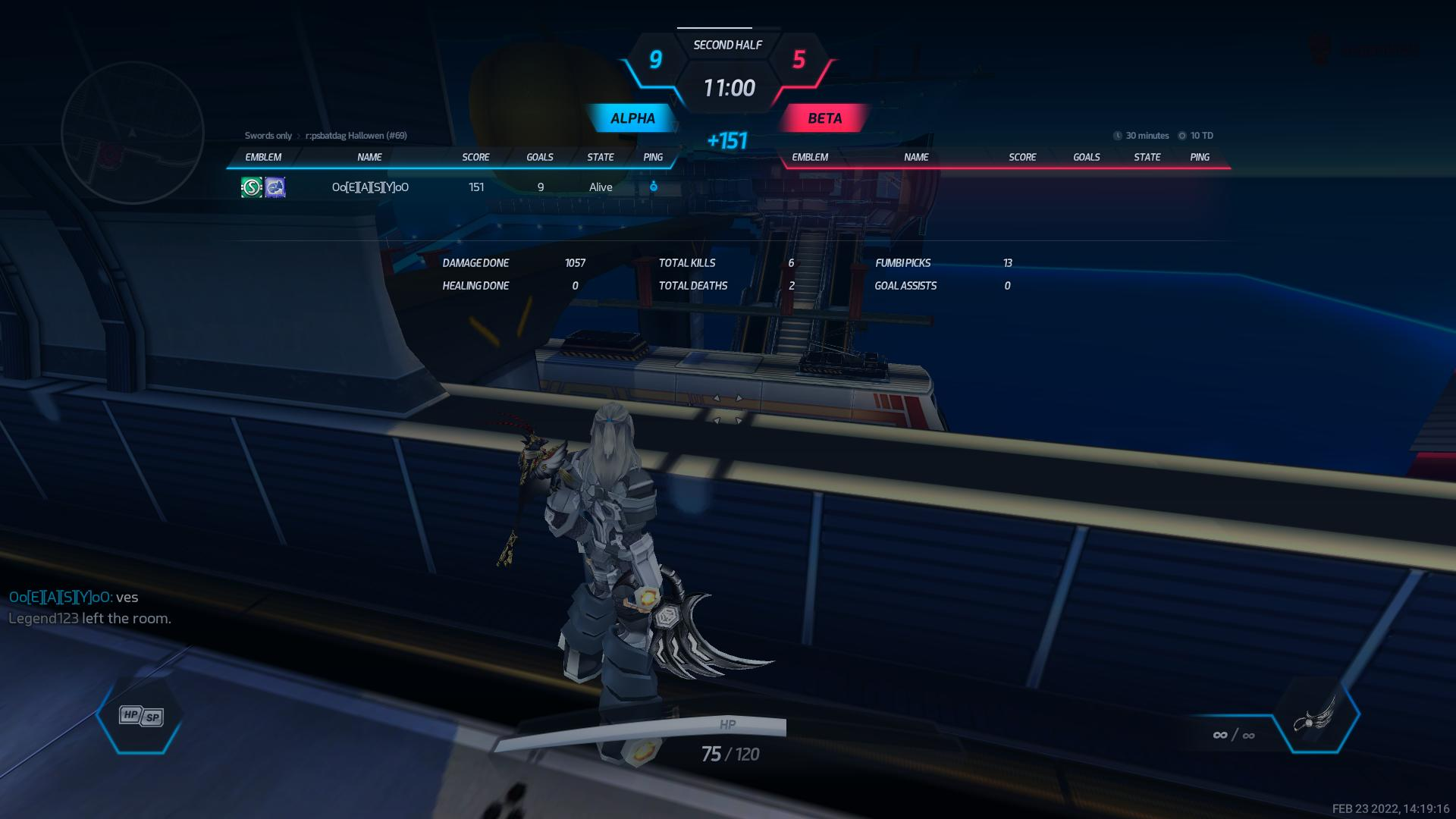Click the circular minimap
This screenshot has height=819, width=1456.
pyautogui.click(x=133, y=133)
